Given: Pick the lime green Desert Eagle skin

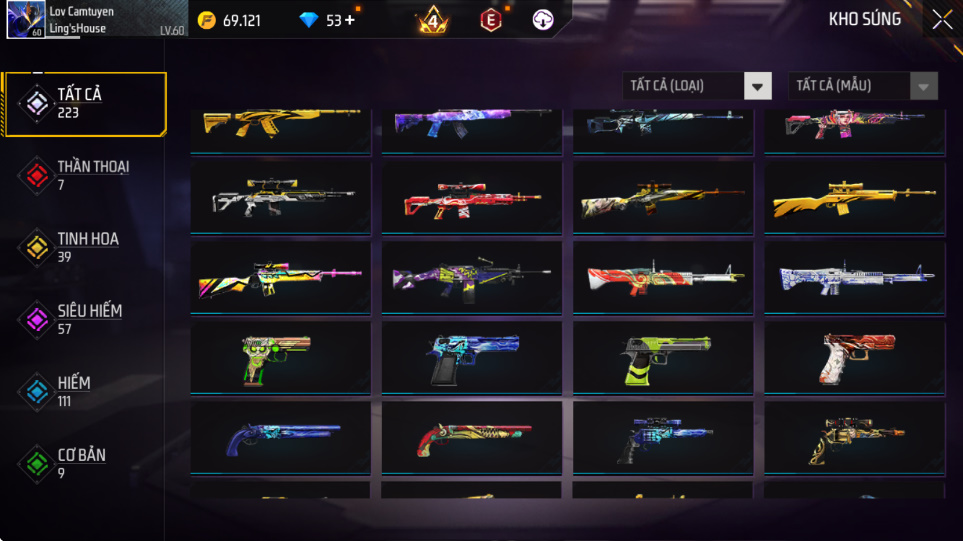Looking at the screenshot, I should click(x=663, y=358).
